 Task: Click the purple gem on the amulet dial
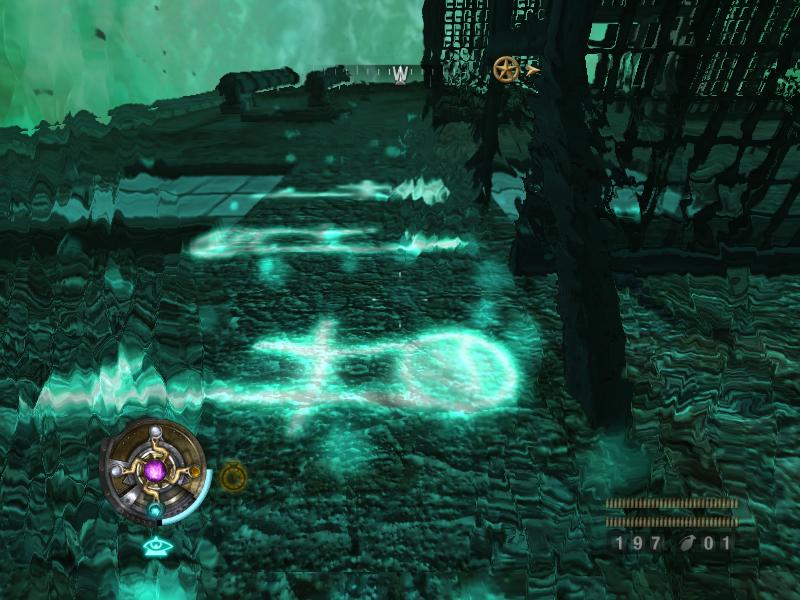click(x=155, y=469)
